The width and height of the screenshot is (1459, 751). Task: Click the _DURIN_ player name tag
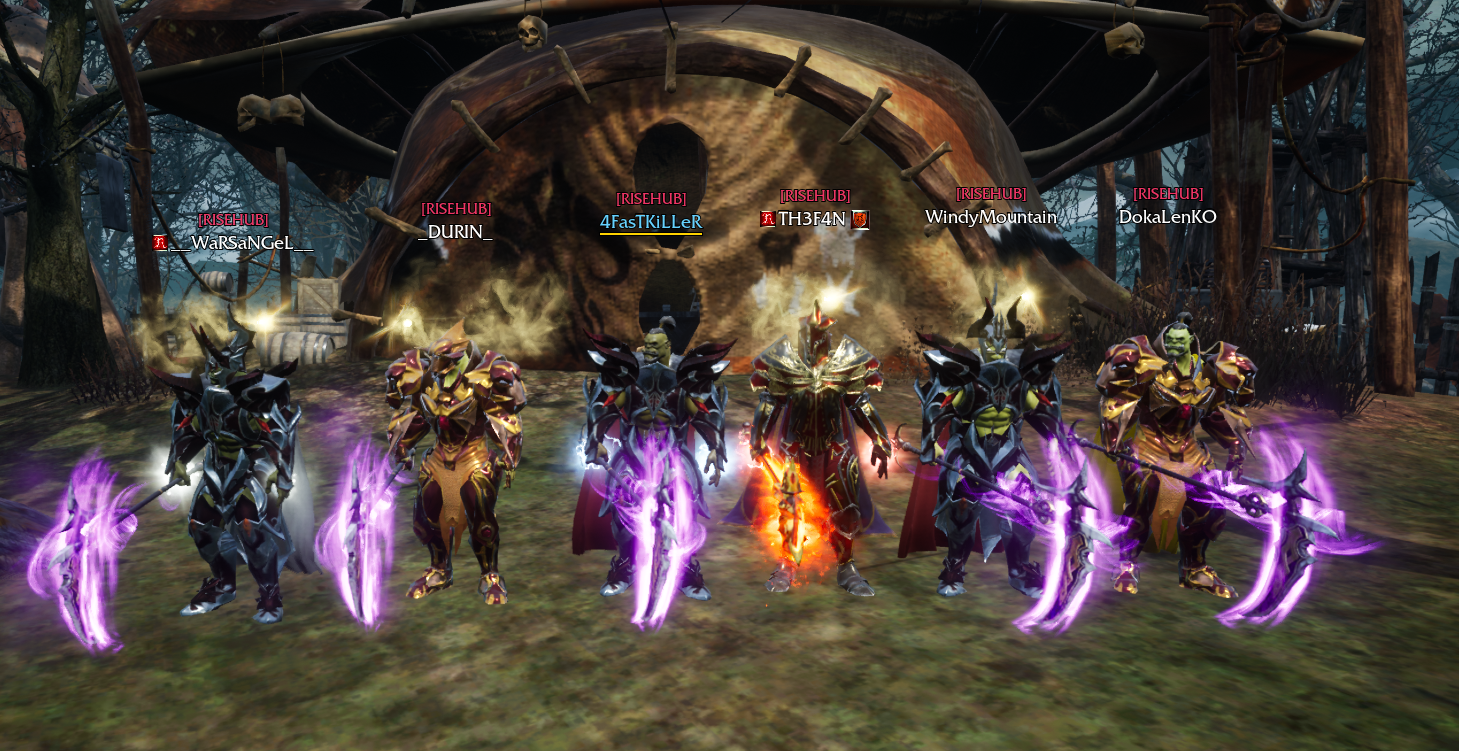pos(455,231)
